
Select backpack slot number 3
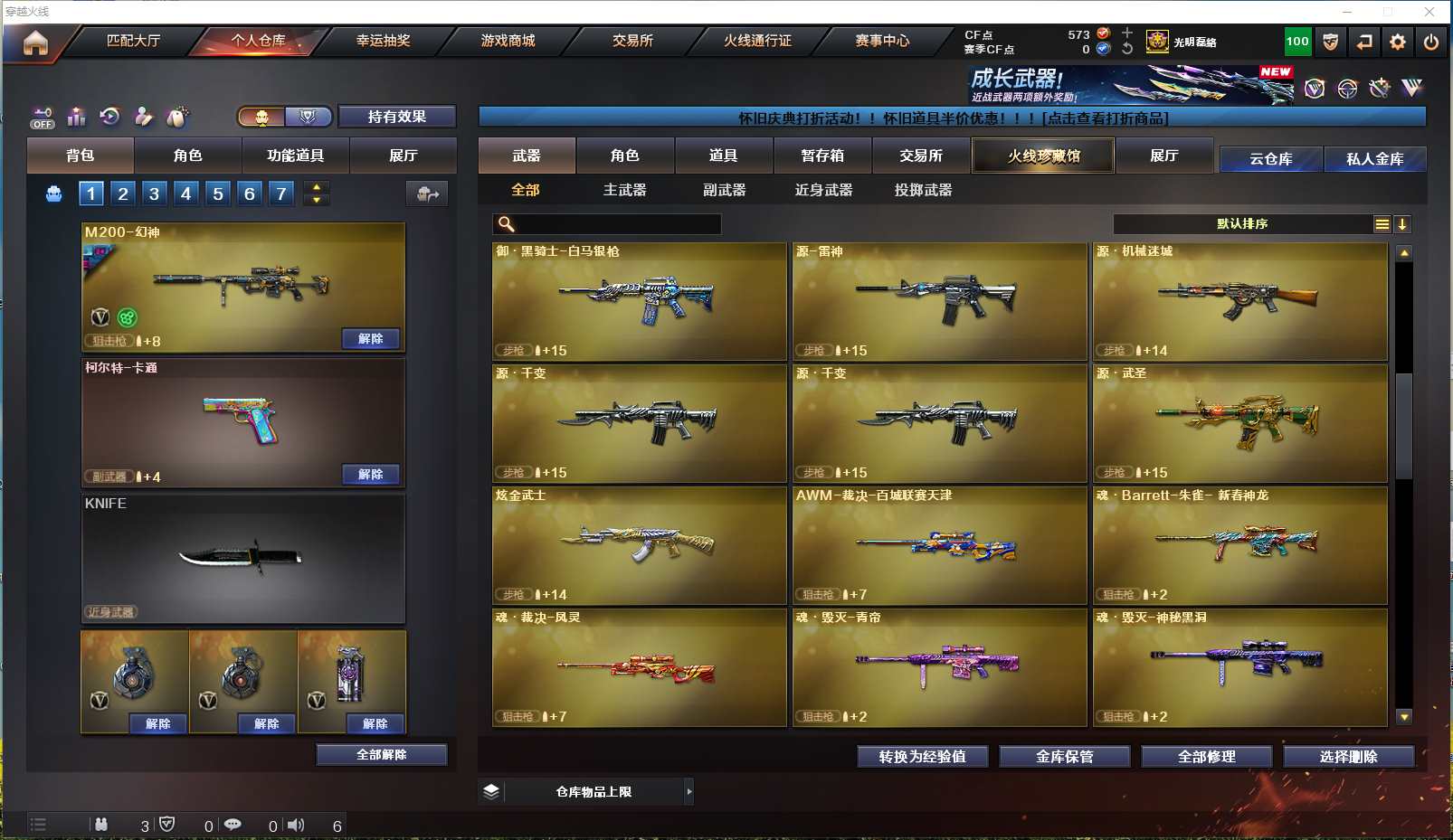pyautogui.click(x=155, y=193)
